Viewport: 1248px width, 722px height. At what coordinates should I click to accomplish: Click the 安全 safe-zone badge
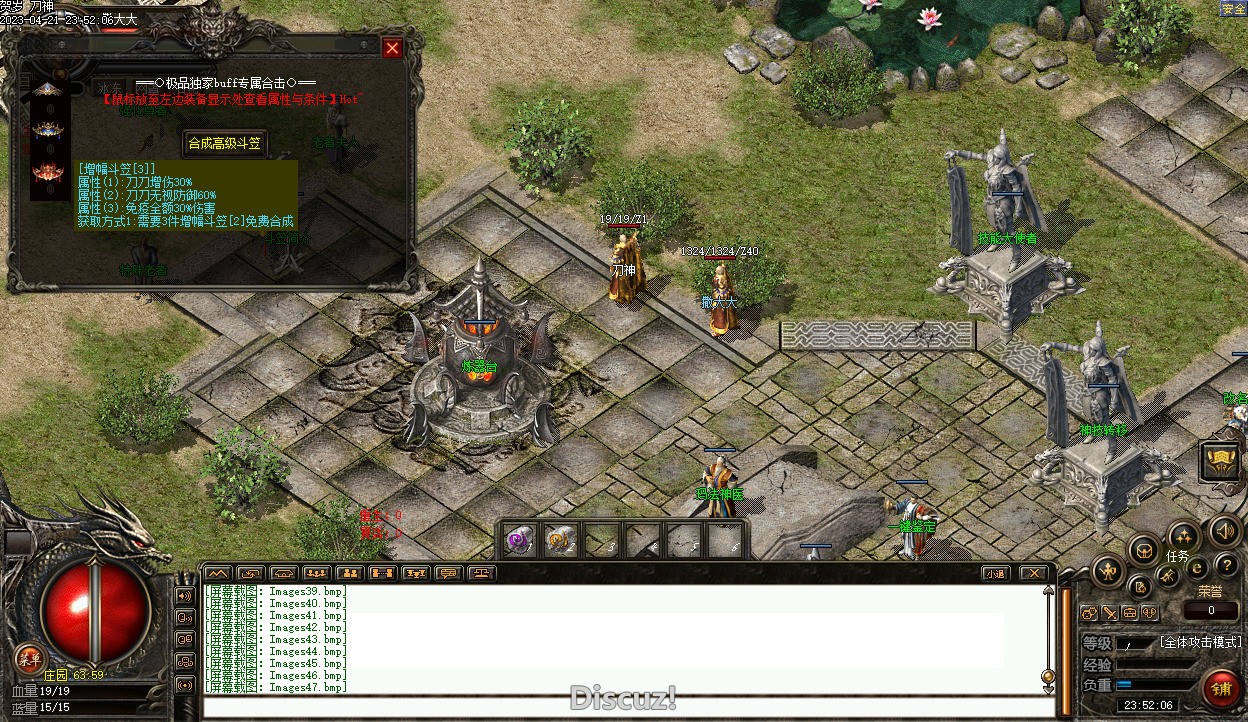click(1233, 8)
